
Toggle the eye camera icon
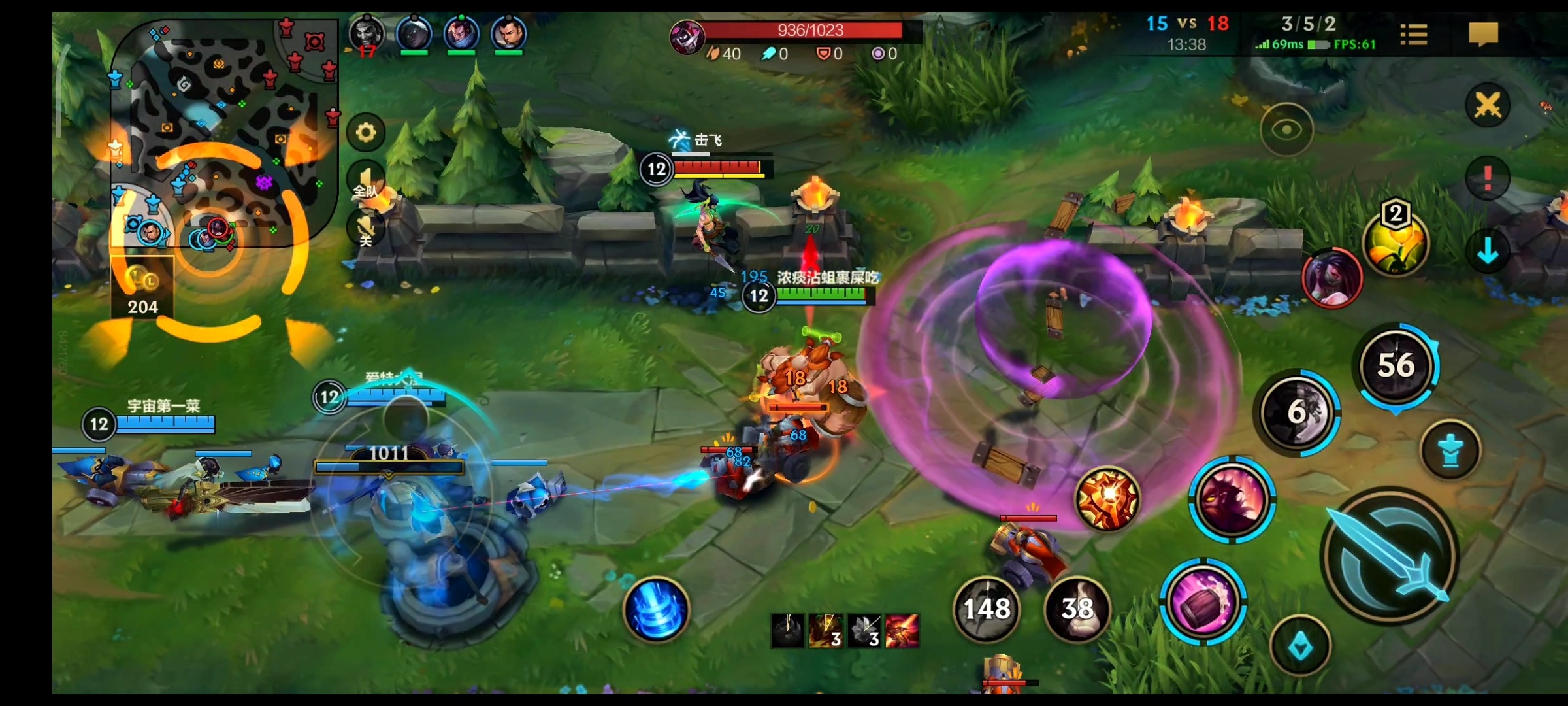(1286, 129)
